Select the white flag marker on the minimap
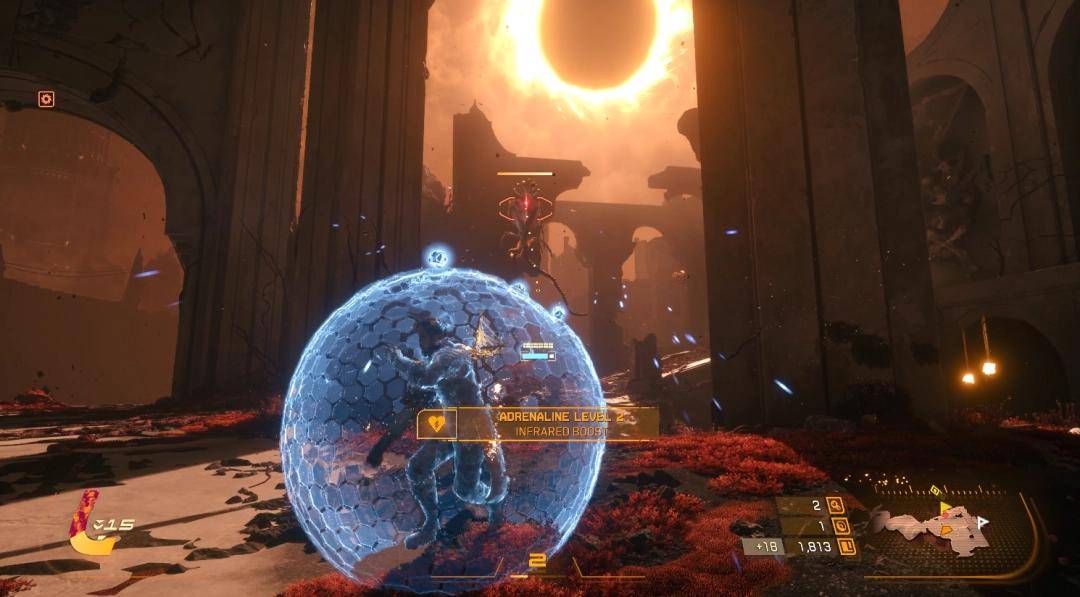1080x597 pixels. [x=982, y=522]
